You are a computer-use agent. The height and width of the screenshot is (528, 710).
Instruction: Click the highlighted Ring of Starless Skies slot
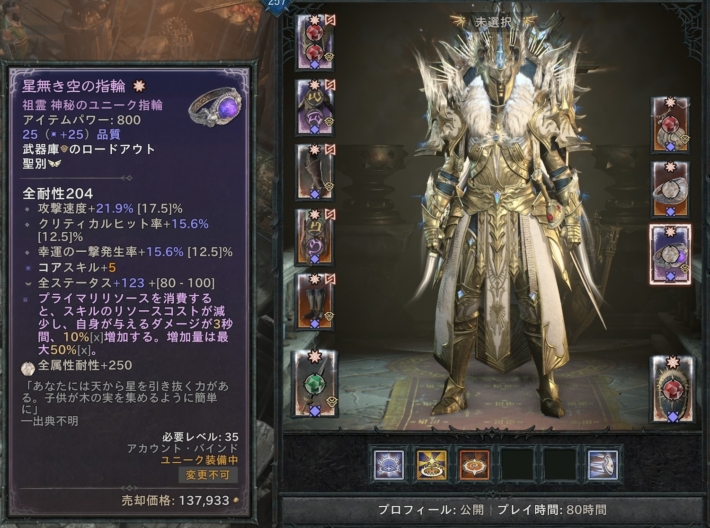pyautogui.click(x=670, y=254)
